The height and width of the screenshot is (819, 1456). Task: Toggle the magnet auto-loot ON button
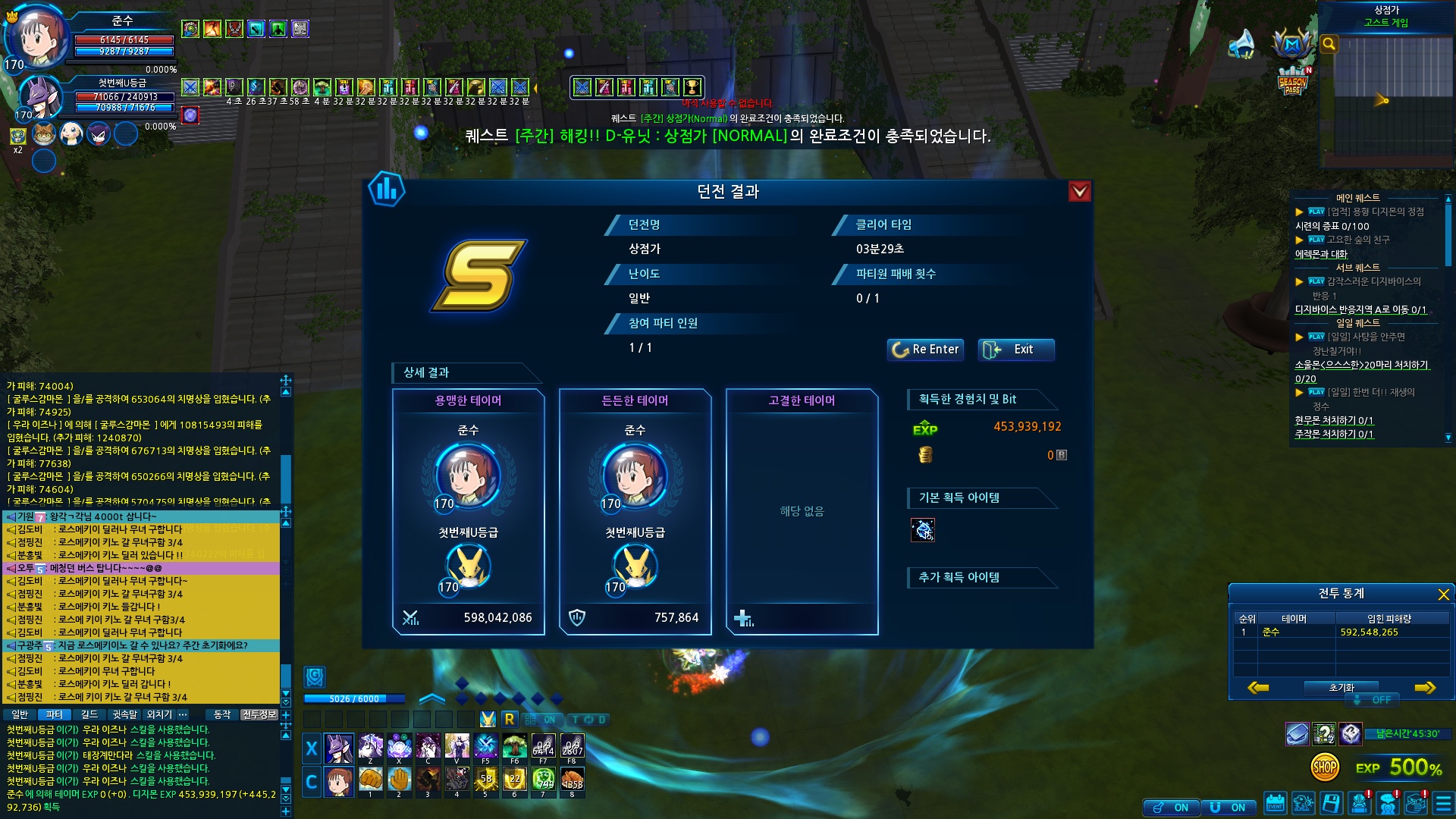coord(1228,808)
